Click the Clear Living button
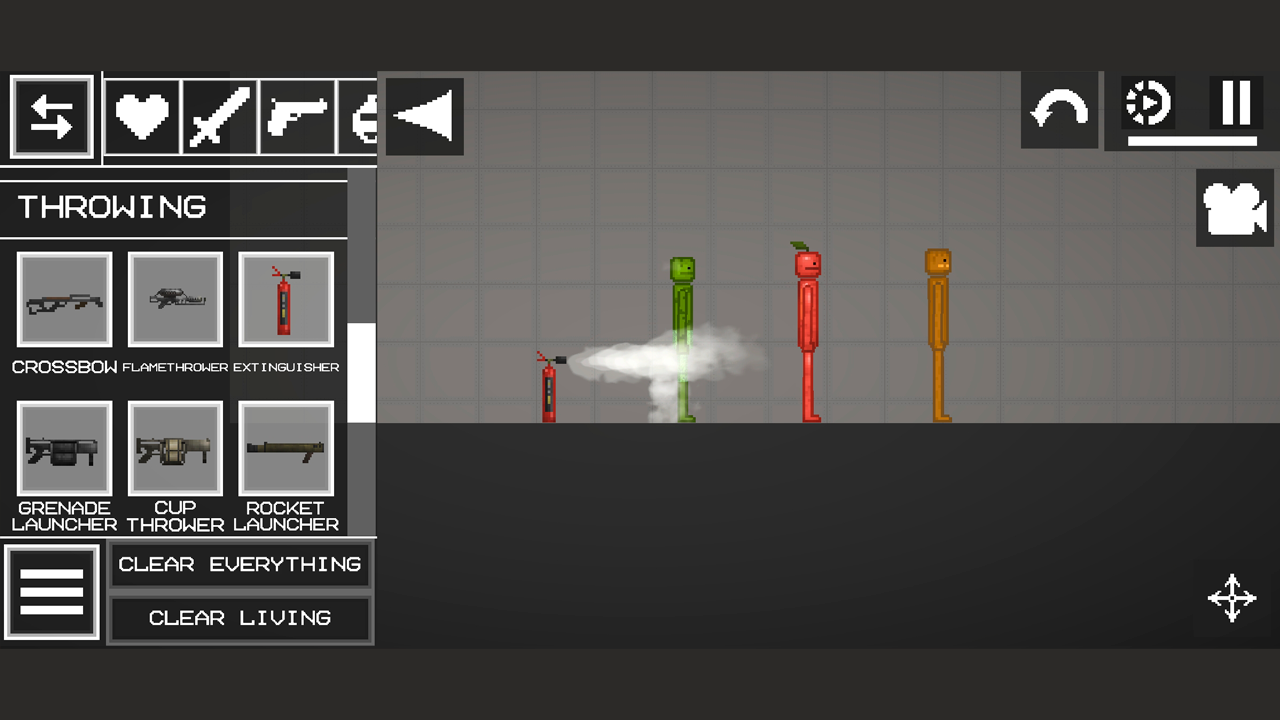The width and height of the screenshot is (1280, 720). 240,618
